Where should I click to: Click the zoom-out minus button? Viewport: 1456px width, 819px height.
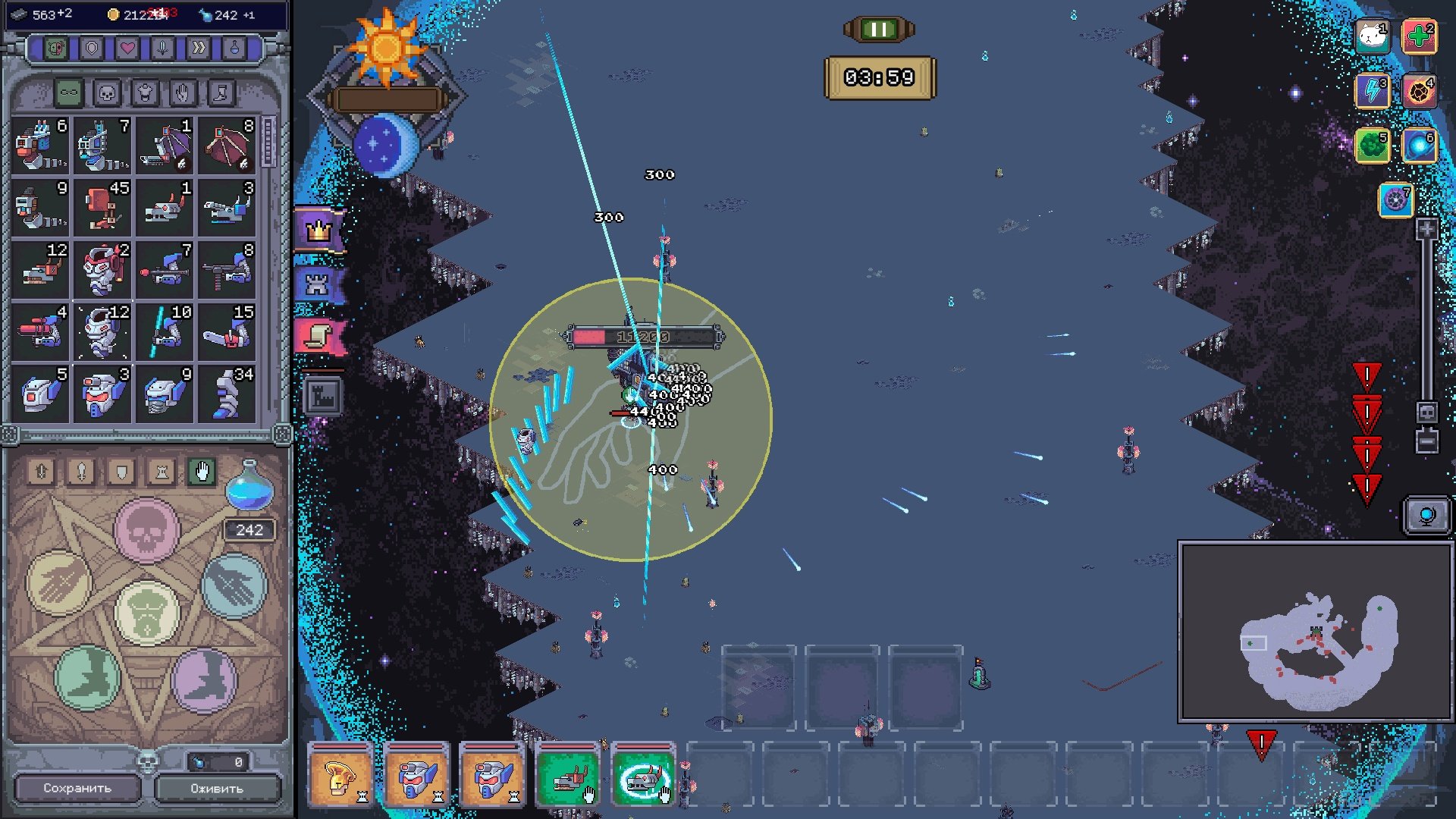[x=1426, y=441]
